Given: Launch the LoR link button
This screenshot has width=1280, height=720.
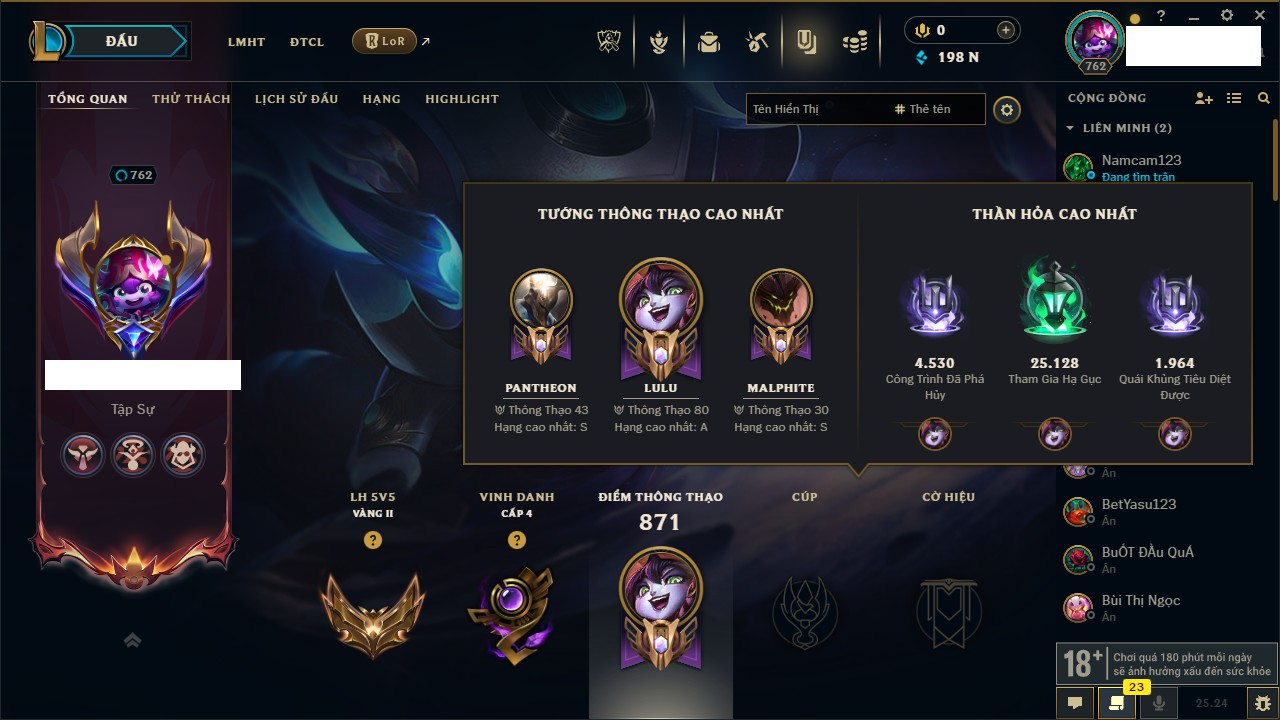Looking at the screenshot, I should pyautogui.click(x=385, y=41).
